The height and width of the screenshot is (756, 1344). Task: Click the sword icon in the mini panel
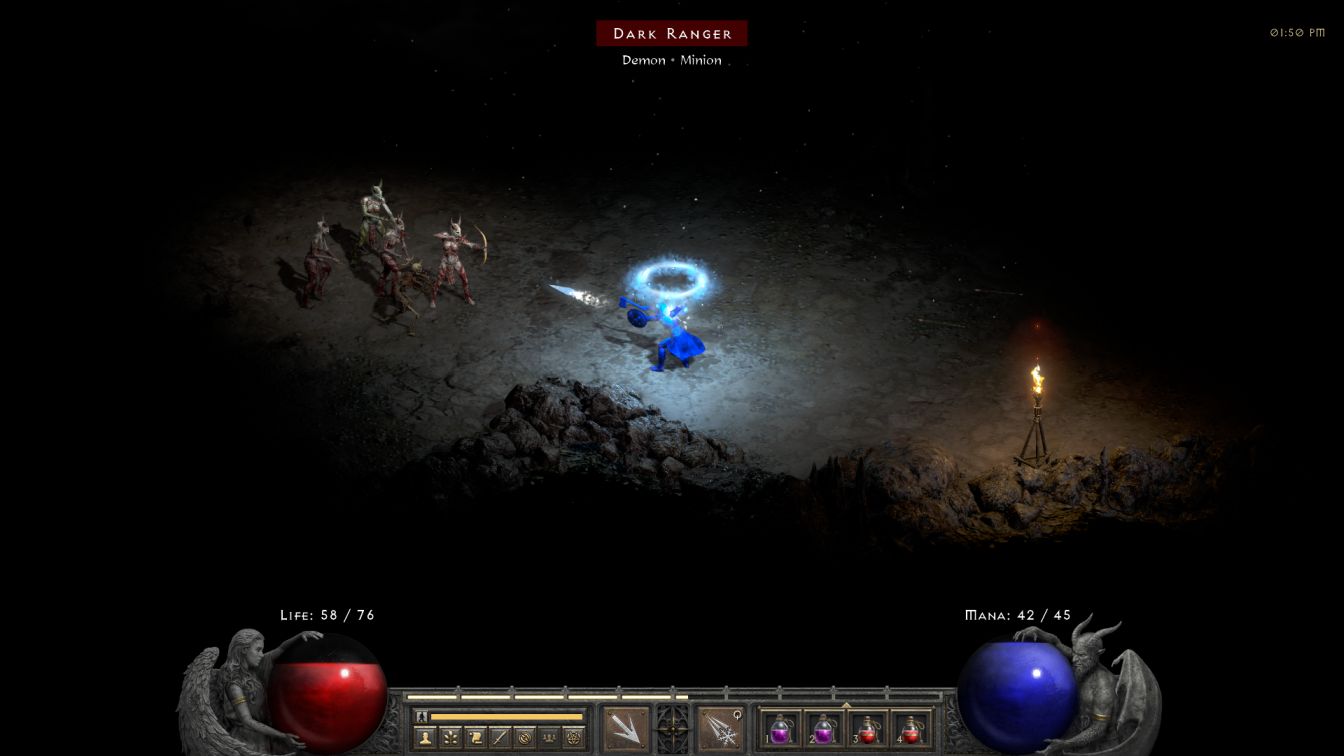[500, 738]
